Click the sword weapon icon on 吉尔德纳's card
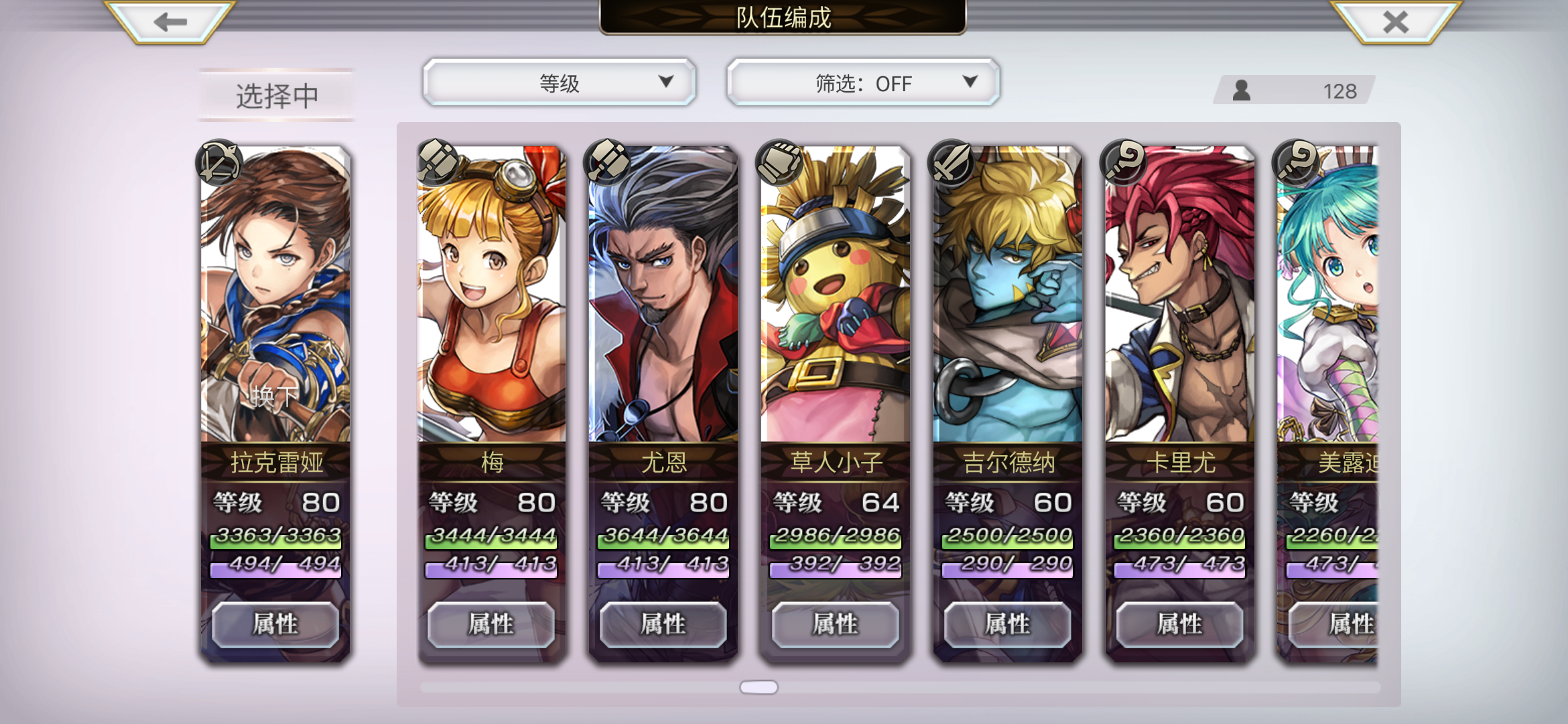1568x724 pixels. [x=951, y=163]
